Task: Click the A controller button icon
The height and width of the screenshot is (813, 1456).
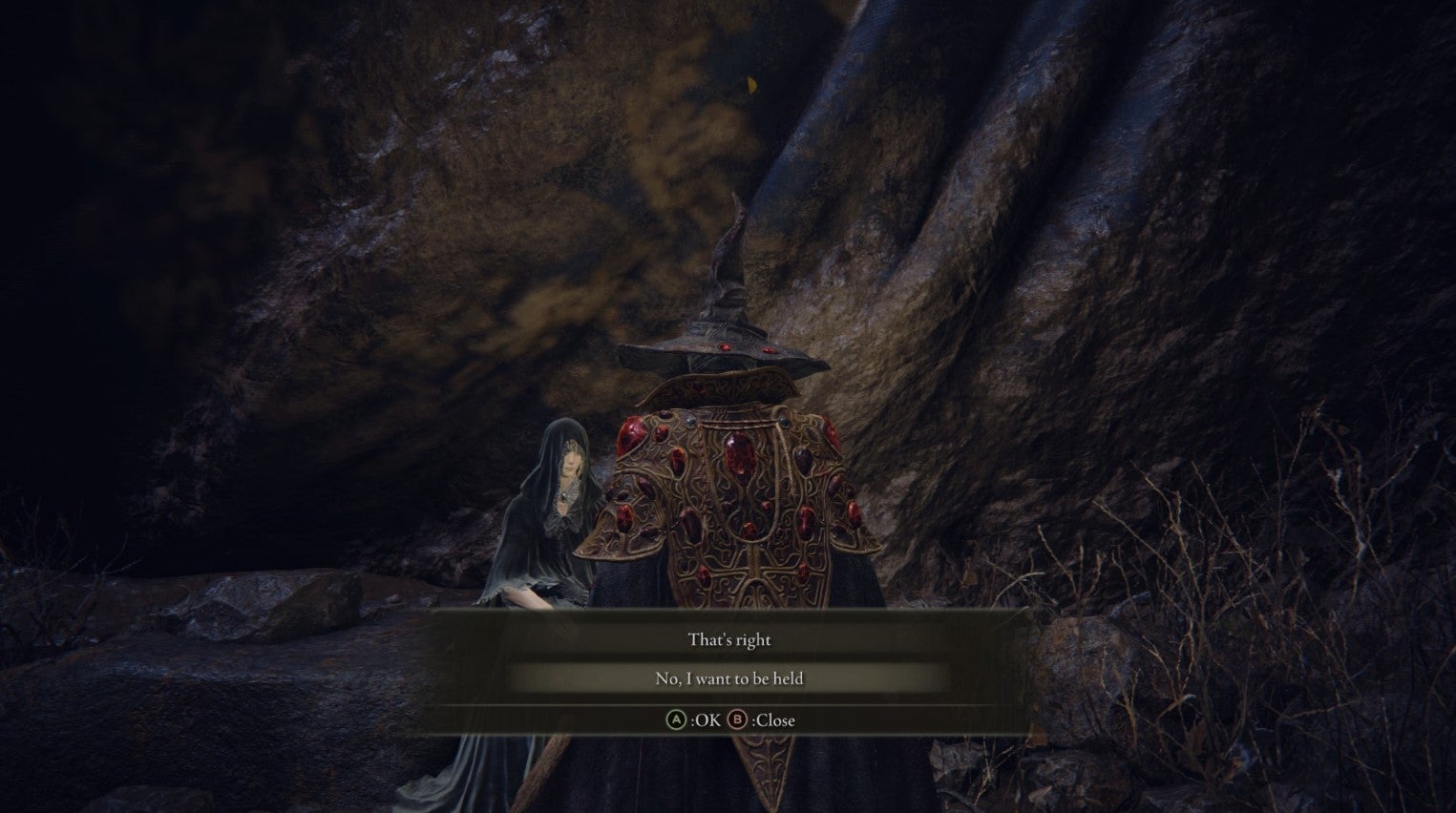Action: click(678, 720)
